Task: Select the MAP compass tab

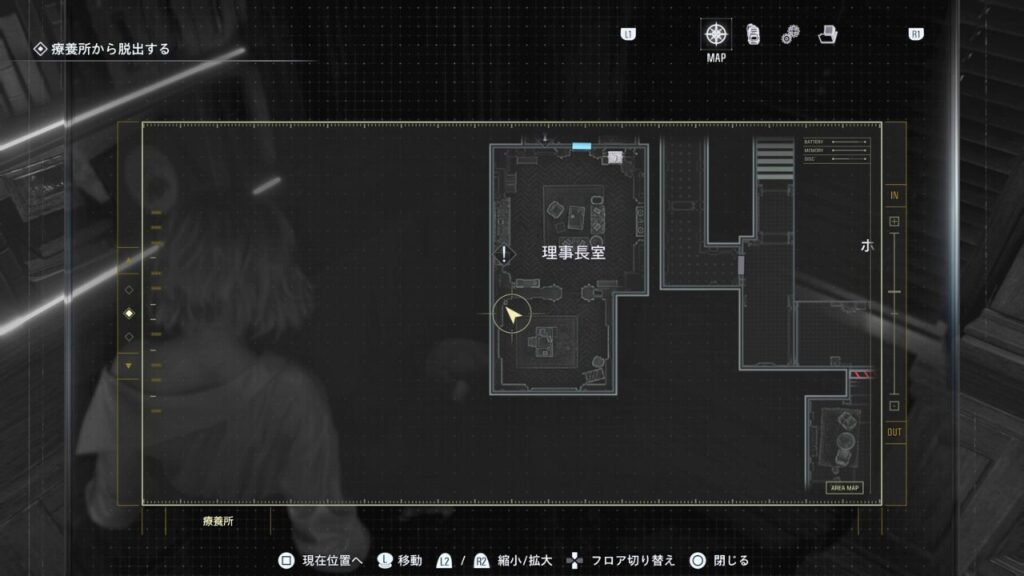Action: [716, 34]
